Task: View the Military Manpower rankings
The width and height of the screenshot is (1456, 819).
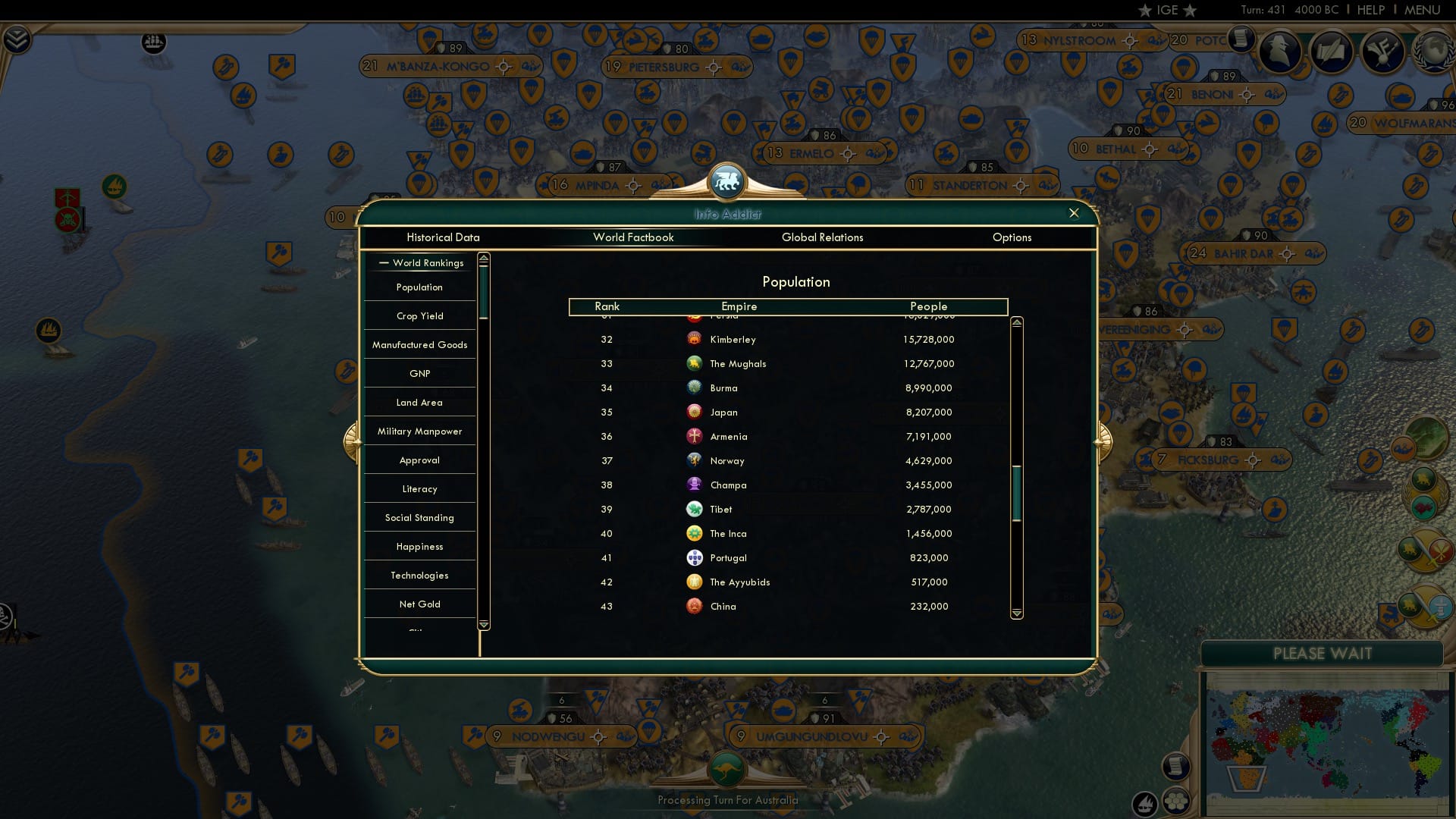Action: click(419, 431)
